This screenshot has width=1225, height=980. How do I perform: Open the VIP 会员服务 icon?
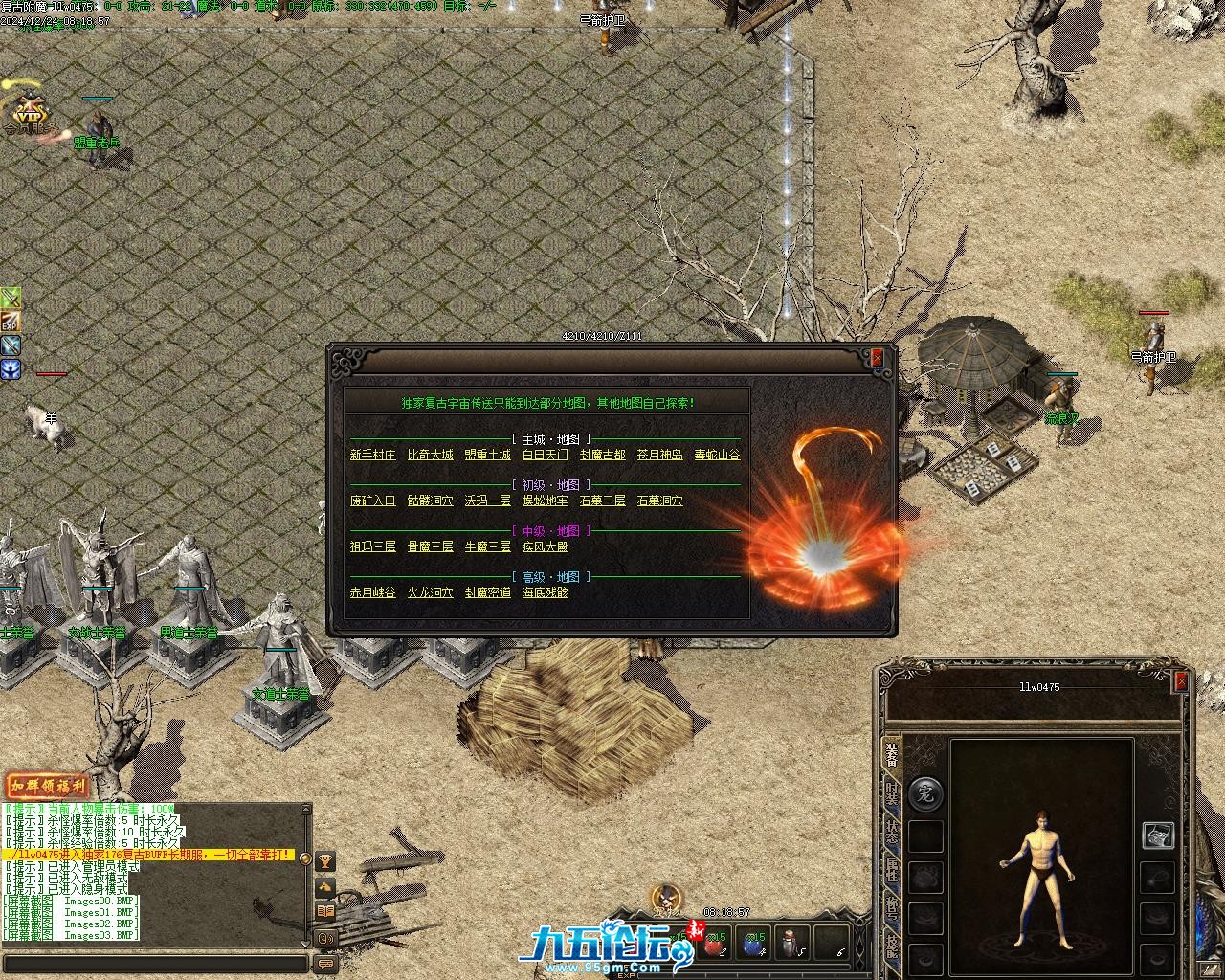click(x=29, y=113)
